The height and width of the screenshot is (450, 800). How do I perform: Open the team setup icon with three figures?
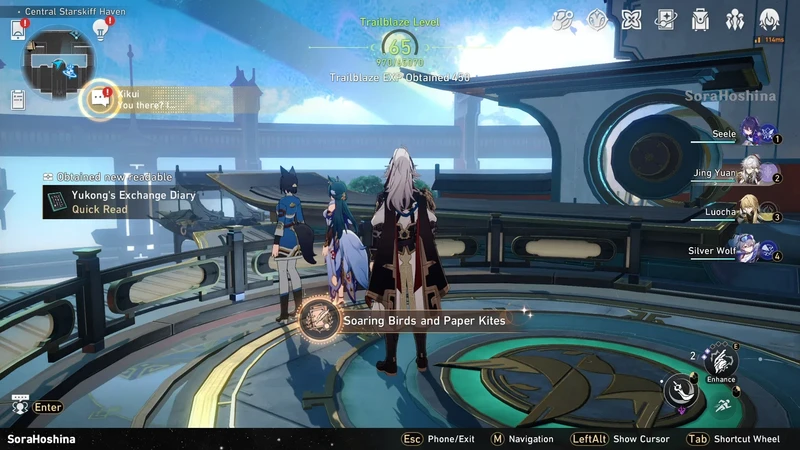735,19
